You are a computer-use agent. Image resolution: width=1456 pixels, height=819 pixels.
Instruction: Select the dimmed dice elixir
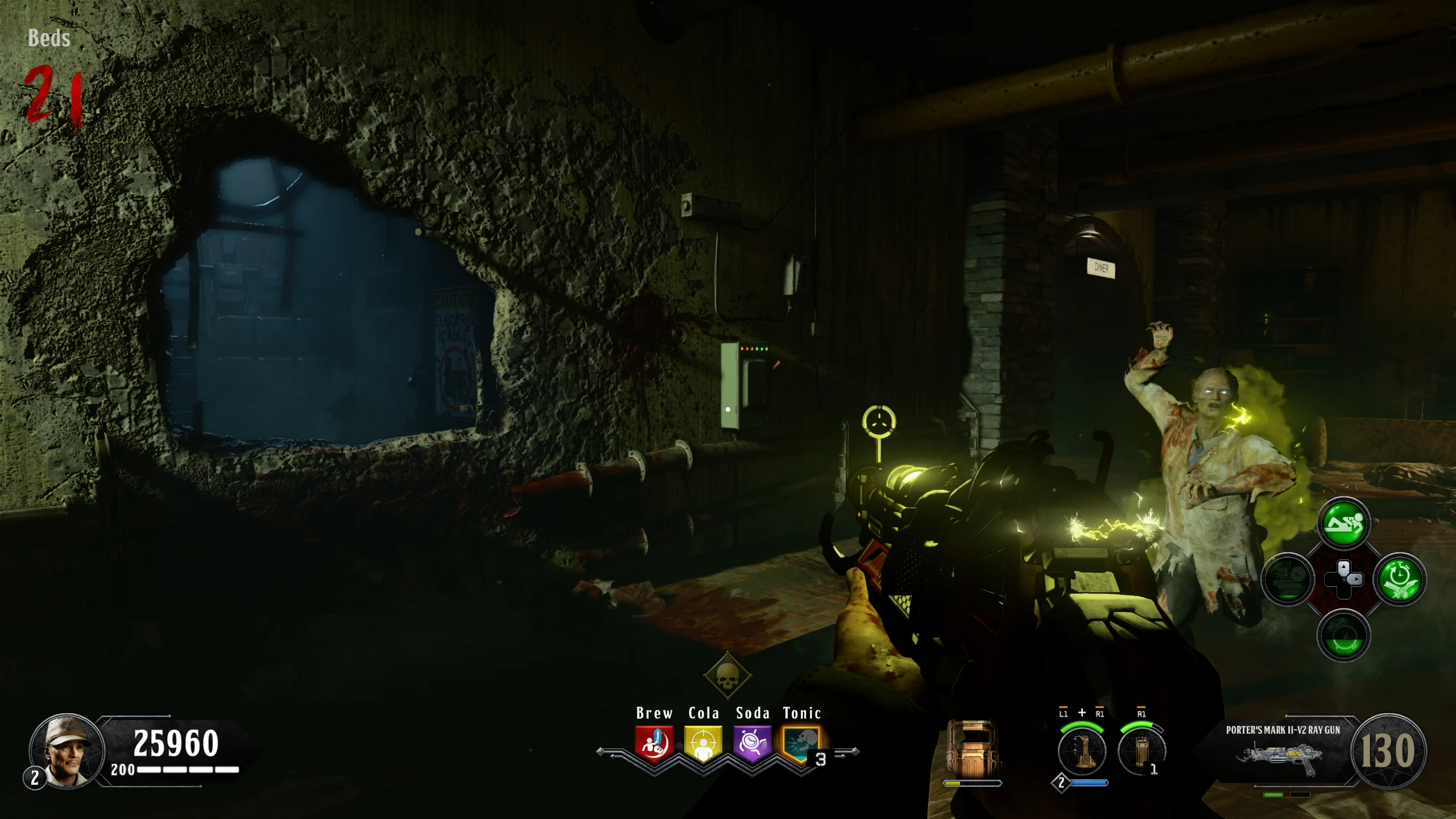tap(1288, 580)
